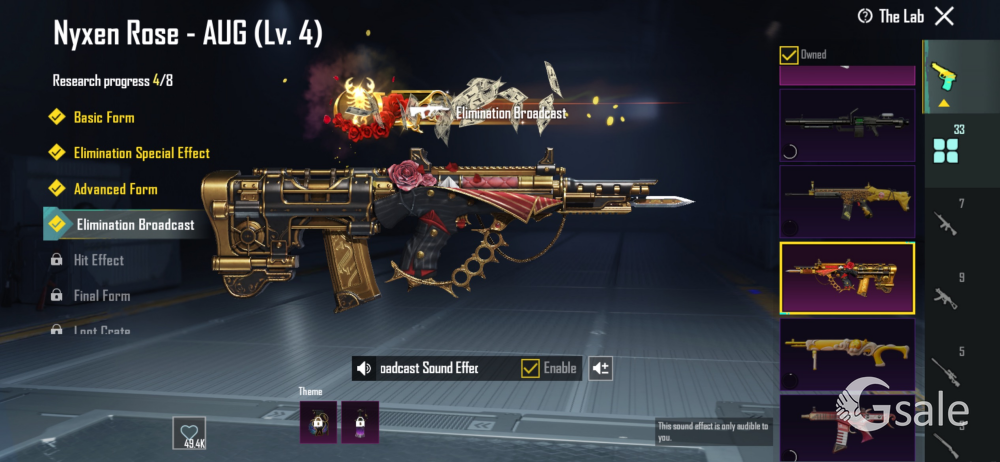Open The Lab help info
Image resolution: width=1000 pixels, height=462 pixels.
click(x=865, y=16)
